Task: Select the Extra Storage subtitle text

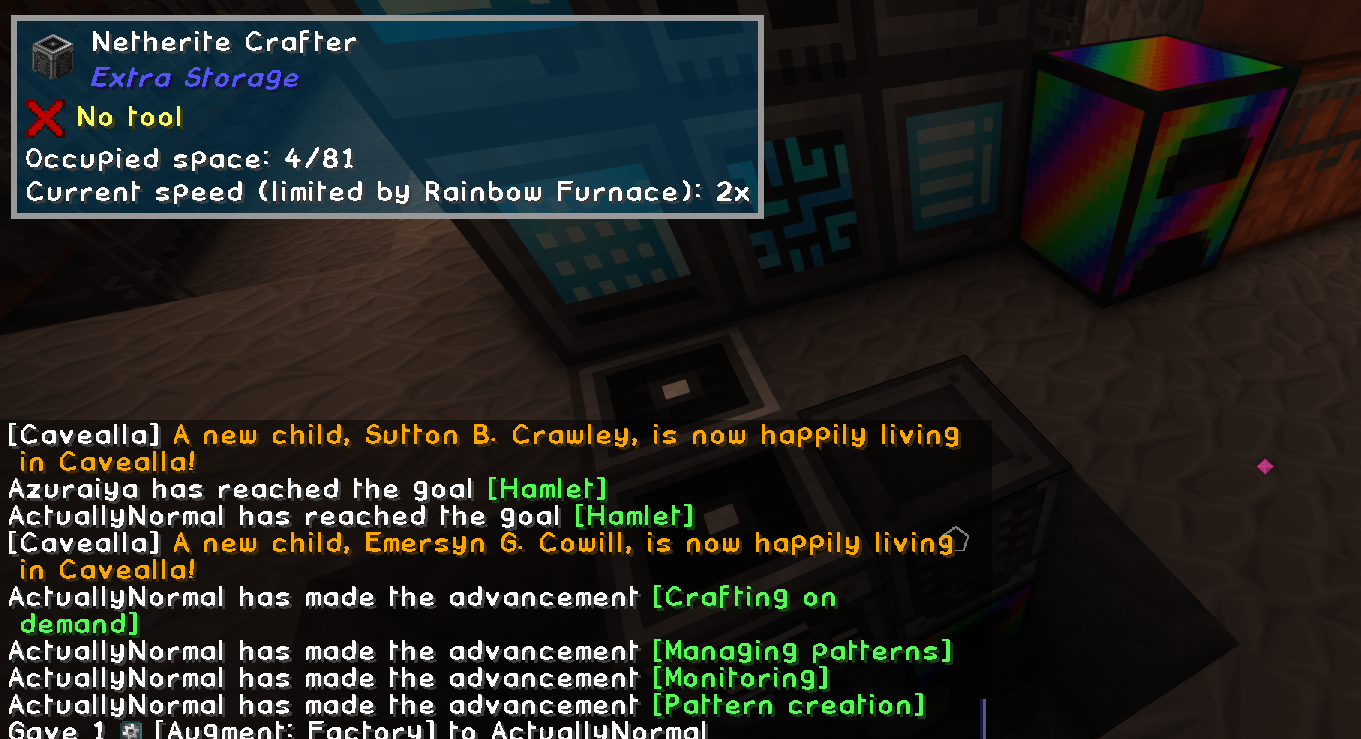Action: pyautogui.click(x=194, y=77)
